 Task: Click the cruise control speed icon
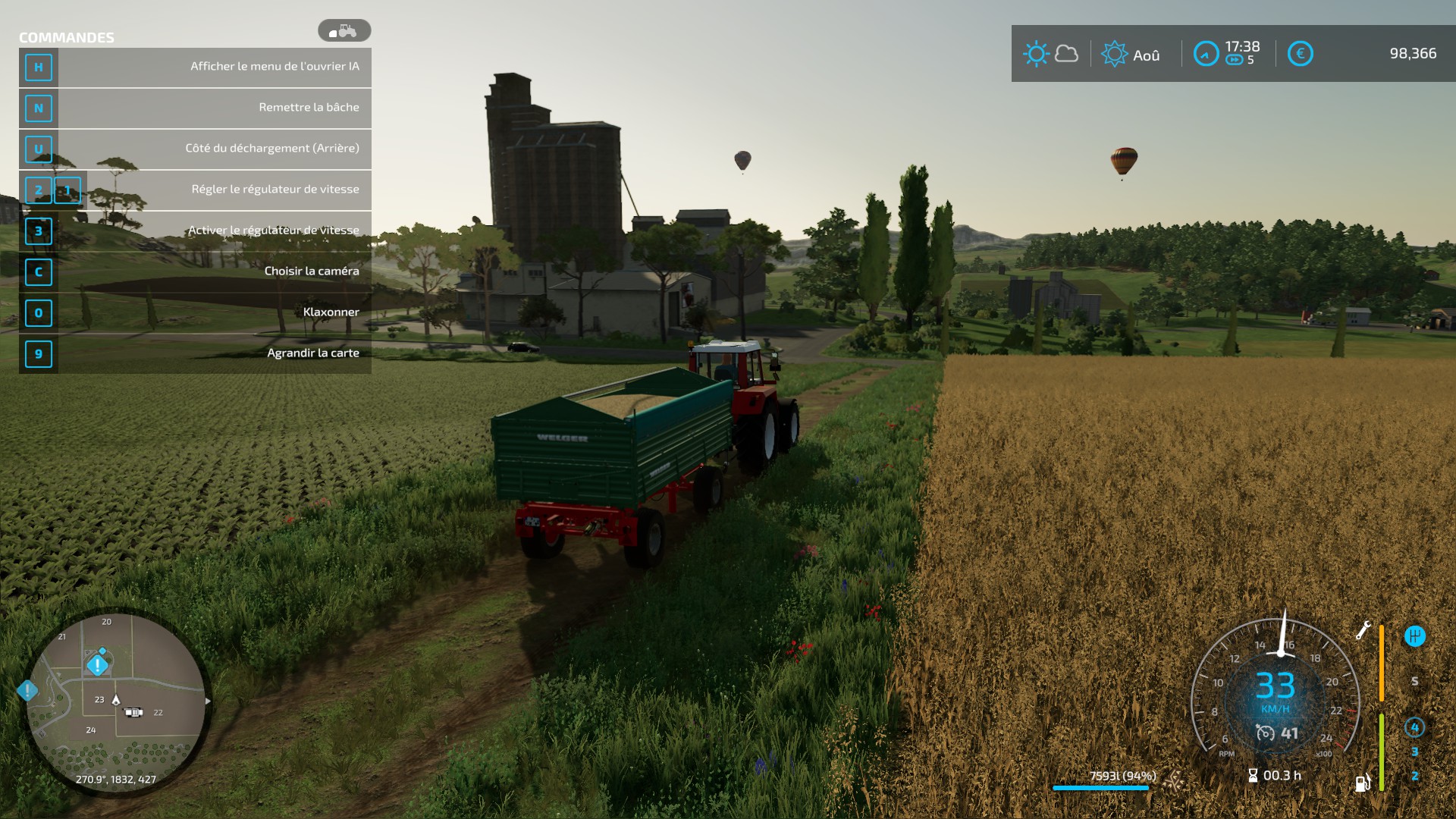click(1265, 733)
